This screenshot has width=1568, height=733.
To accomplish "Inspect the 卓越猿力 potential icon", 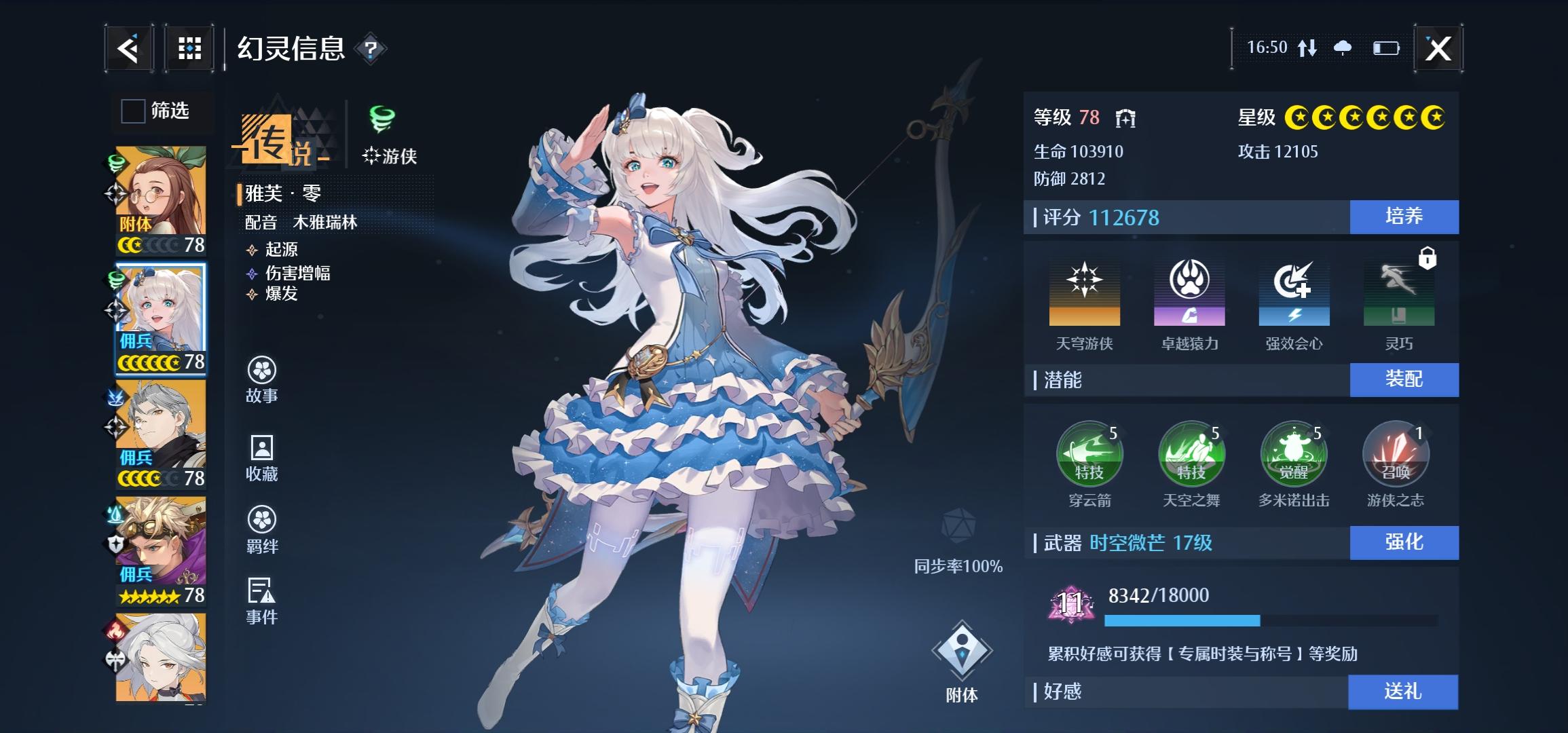I will pyautogui.click(x=1189, y=293).
